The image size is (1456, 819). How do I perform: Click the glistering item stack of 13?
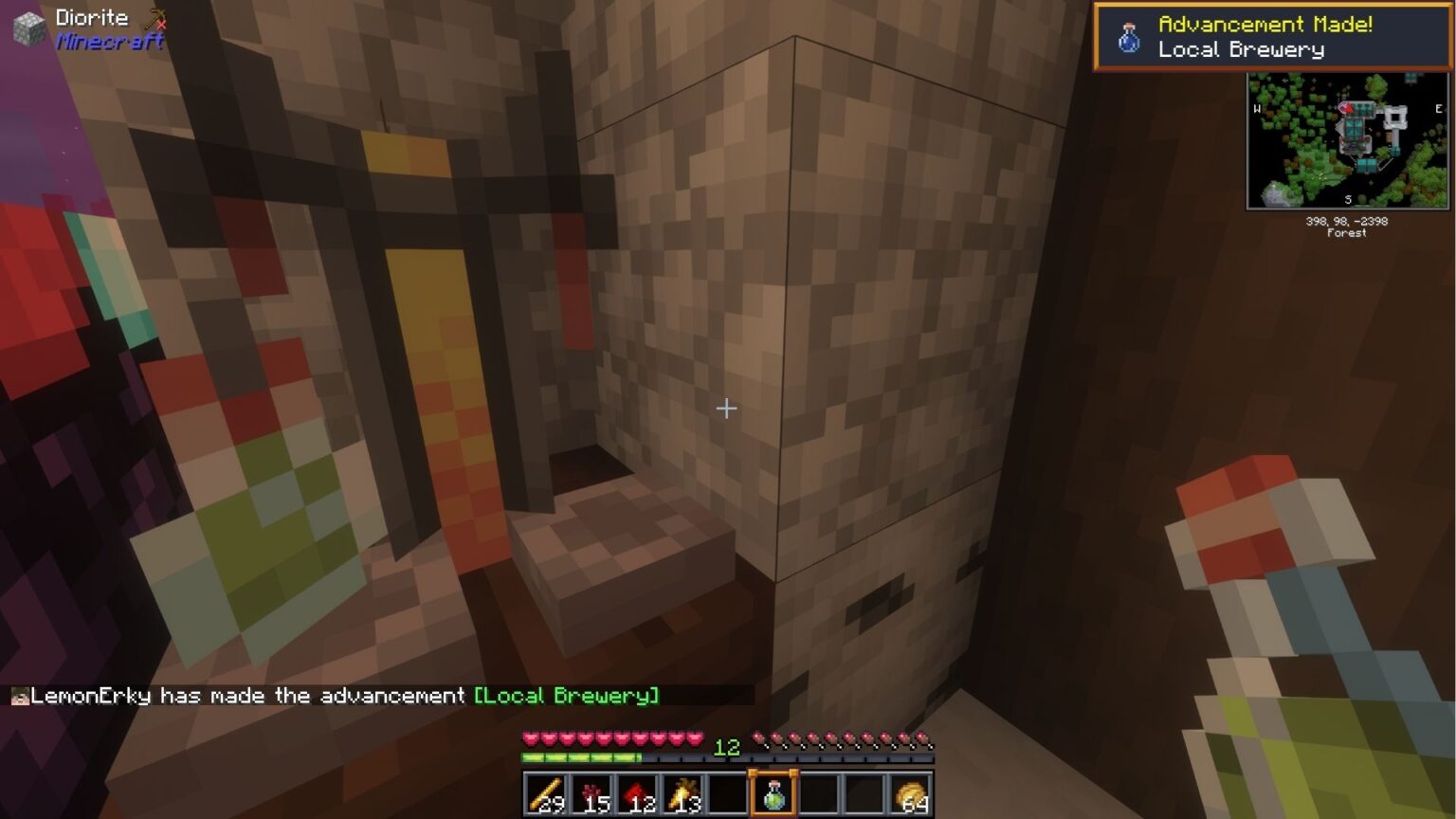click(x=681, y=792)
